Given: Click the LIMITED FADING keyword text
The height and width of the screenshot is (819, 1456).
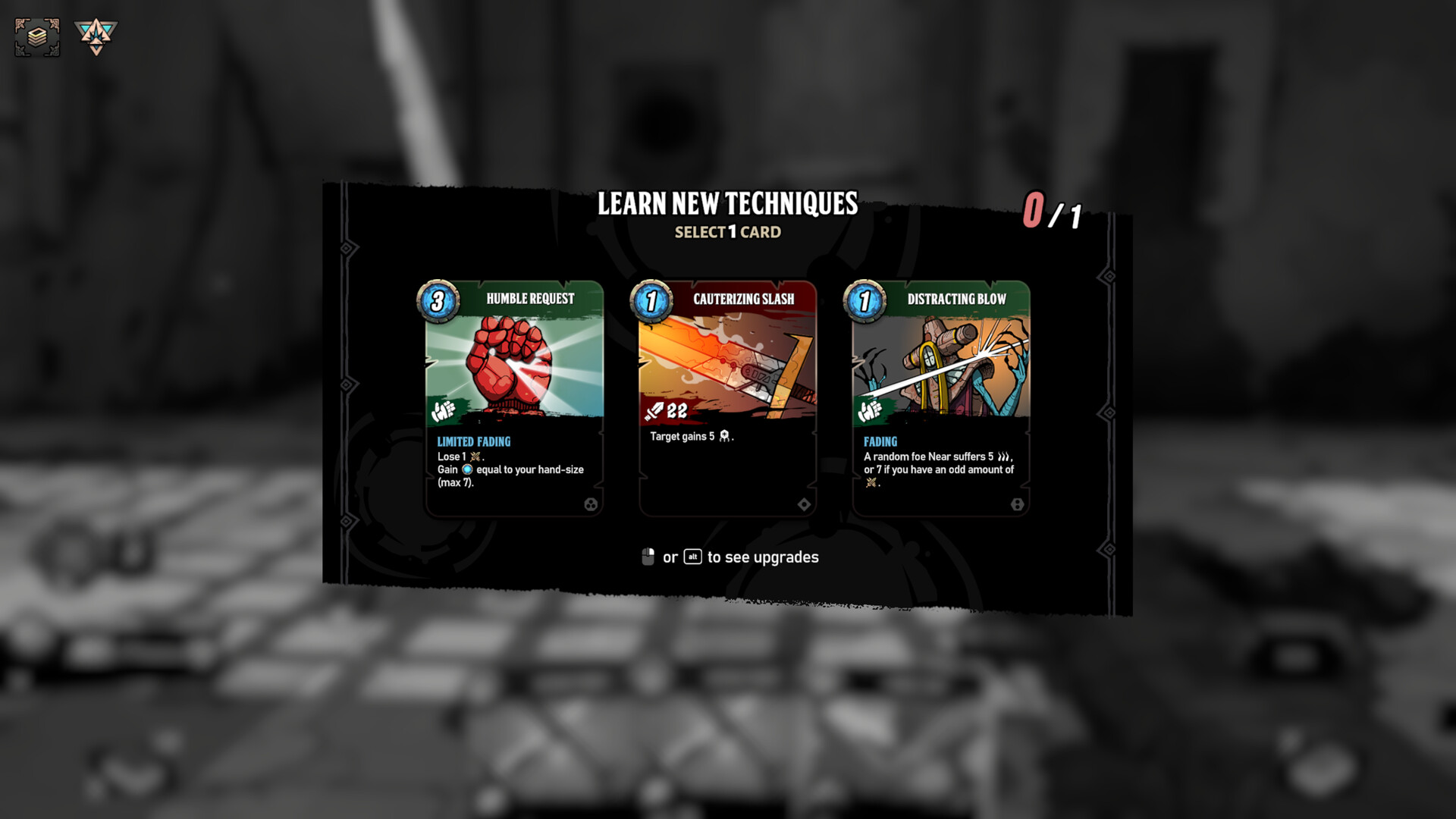Looking at the screenshot, I should (473, 441).
